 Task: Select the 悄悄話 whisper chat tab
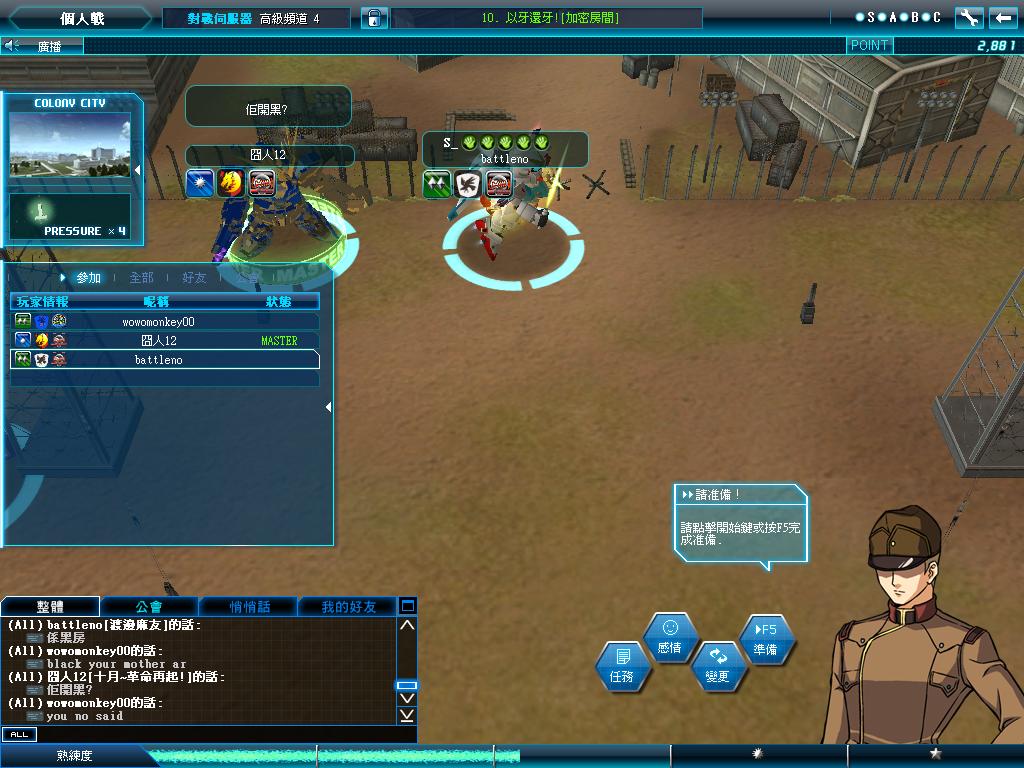coord(249,607)
